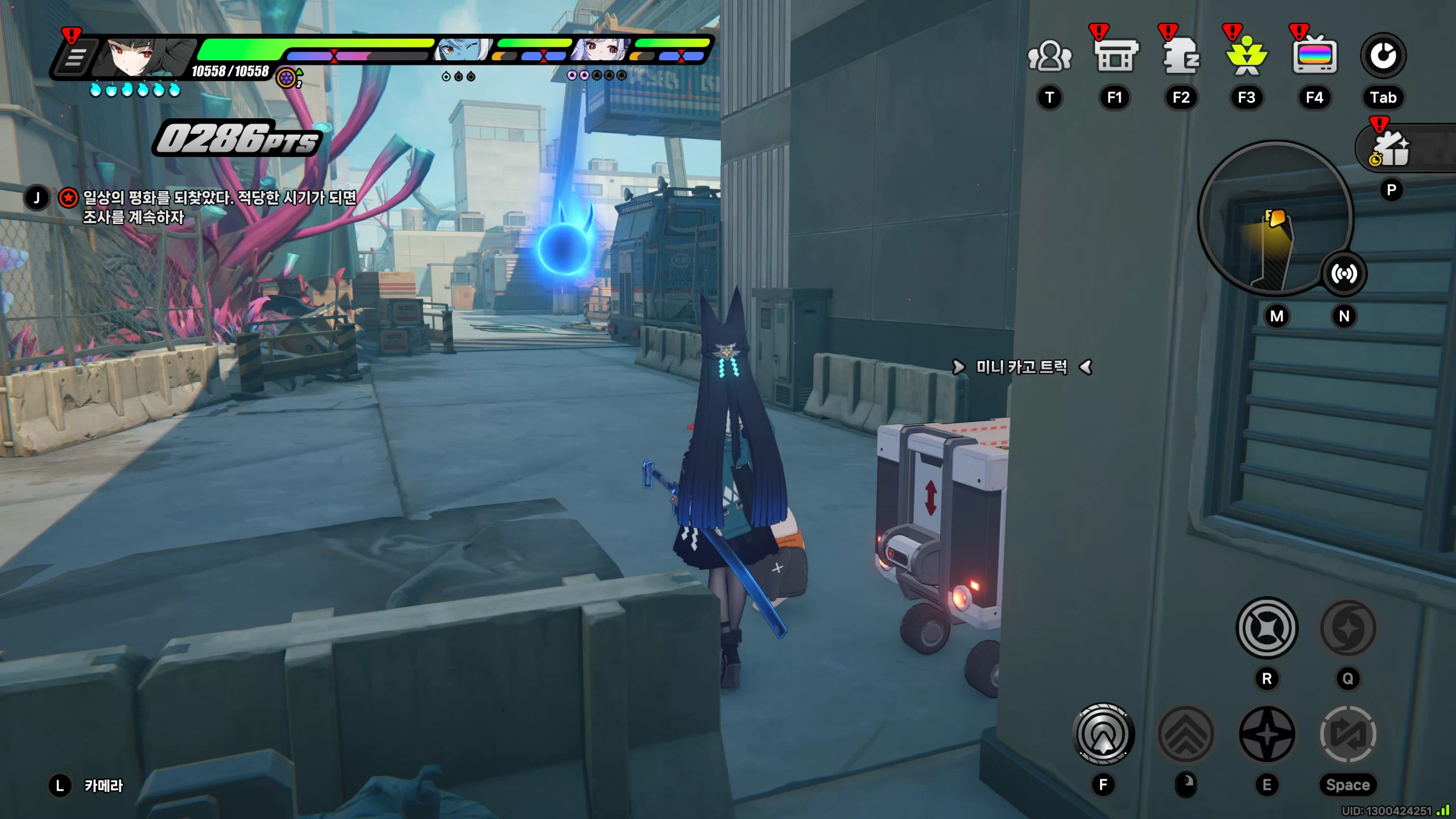Open the friends and co-op icon
This screenshot has height=819, width=1456.
(x=1049, y=56)
